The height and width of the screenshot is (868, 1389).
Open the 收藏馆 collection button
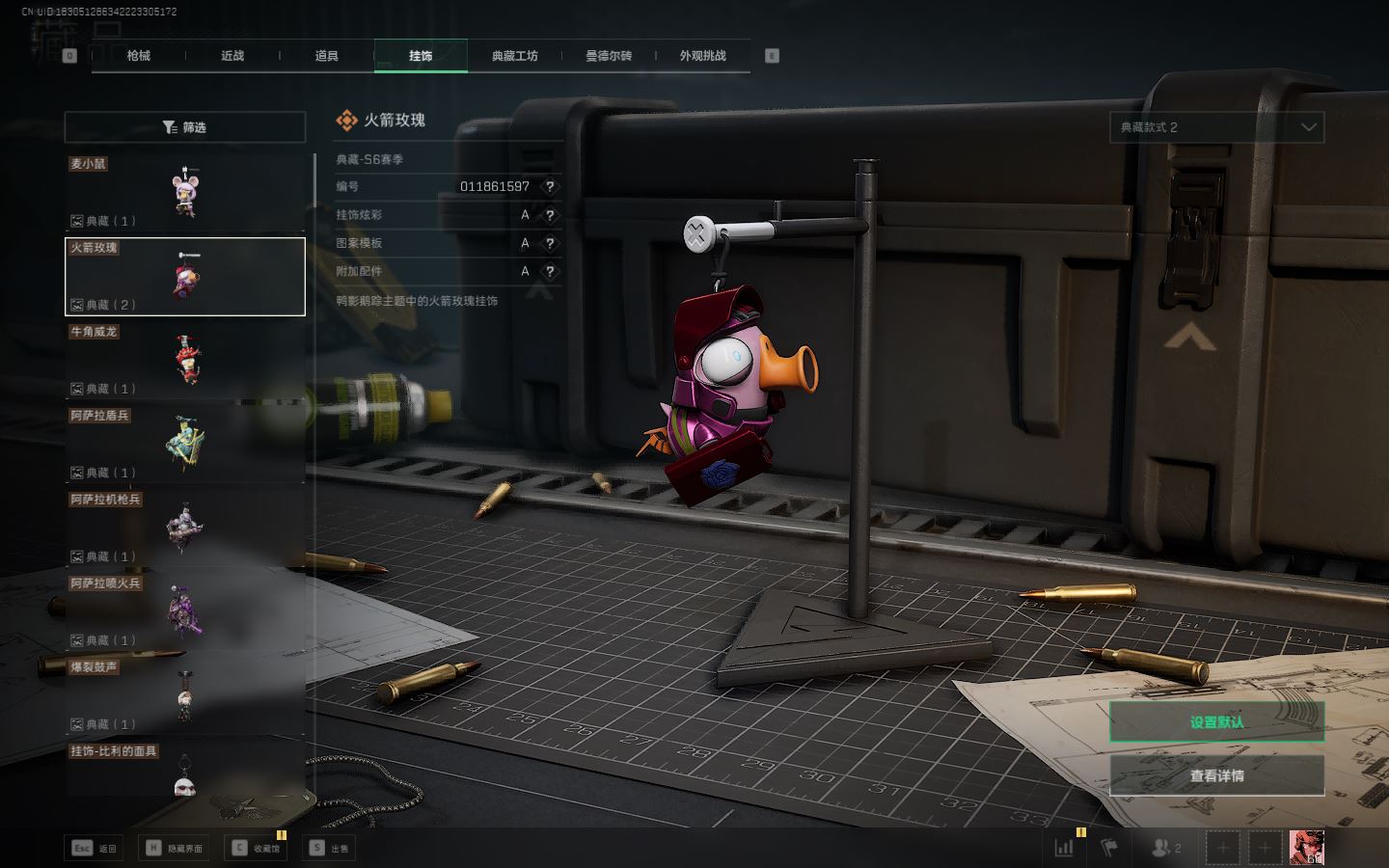point(256,849)
